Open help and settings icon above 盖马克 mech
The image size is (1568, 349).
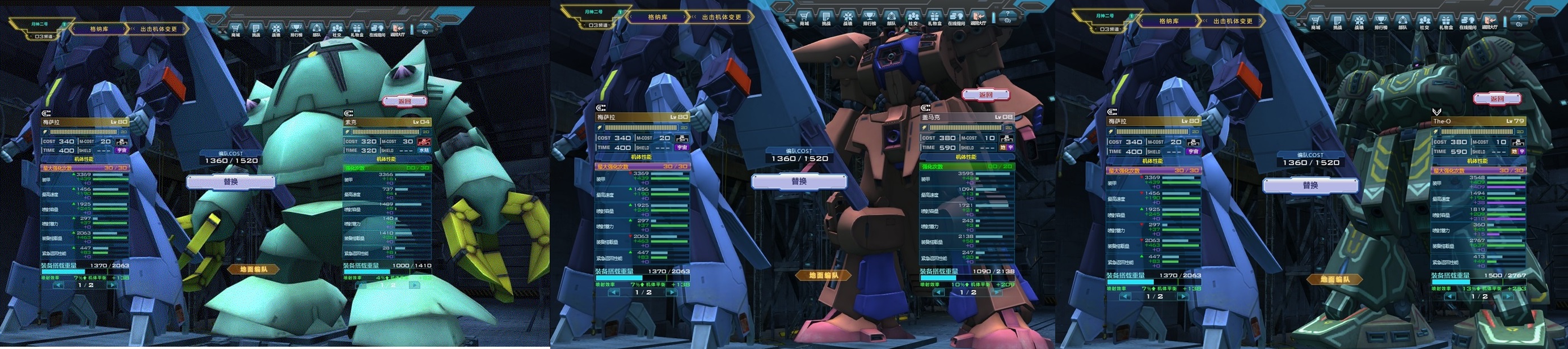pos(1008,17)
